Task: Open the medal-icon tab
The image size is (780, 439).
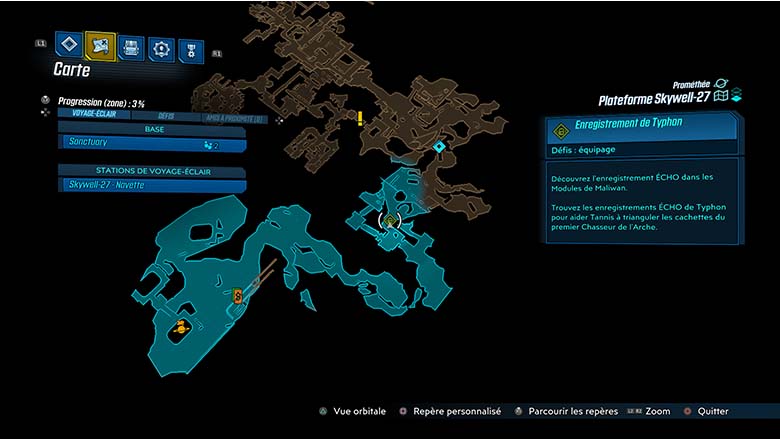Action: (190, 50)
